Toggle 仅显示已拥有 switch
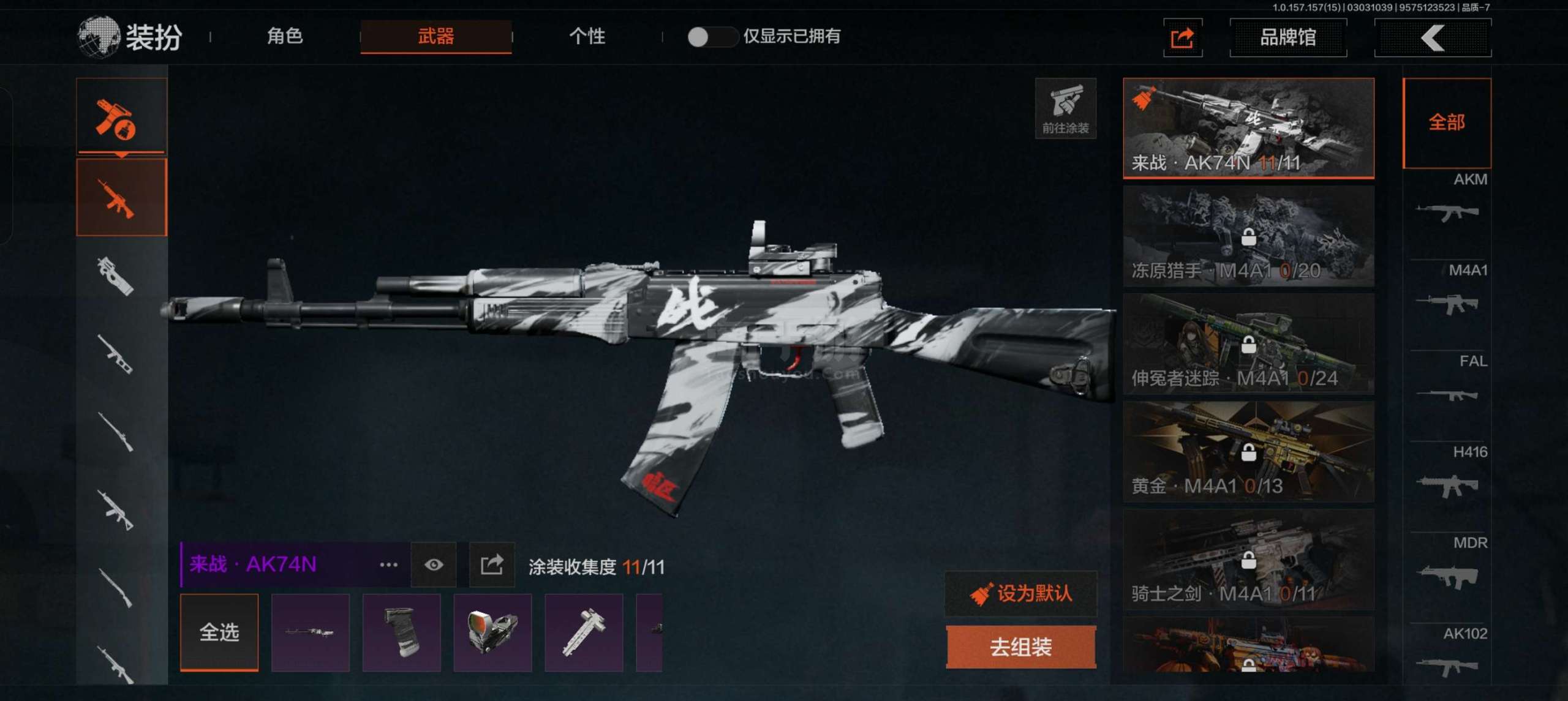 coord(710,37)
